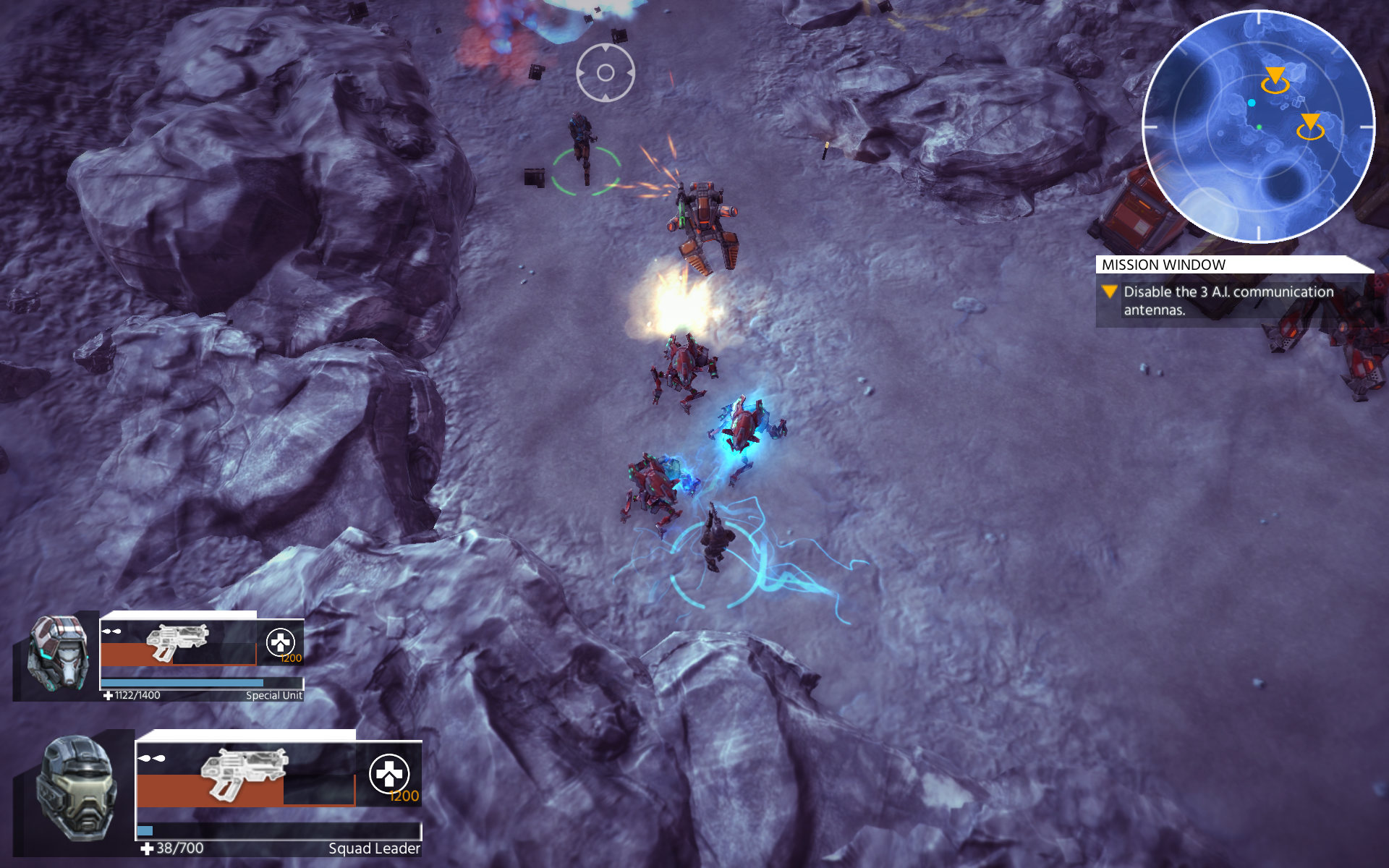
Task: Choose the Squad Leader's rifle weapon panel
Action: pos(245,775)
